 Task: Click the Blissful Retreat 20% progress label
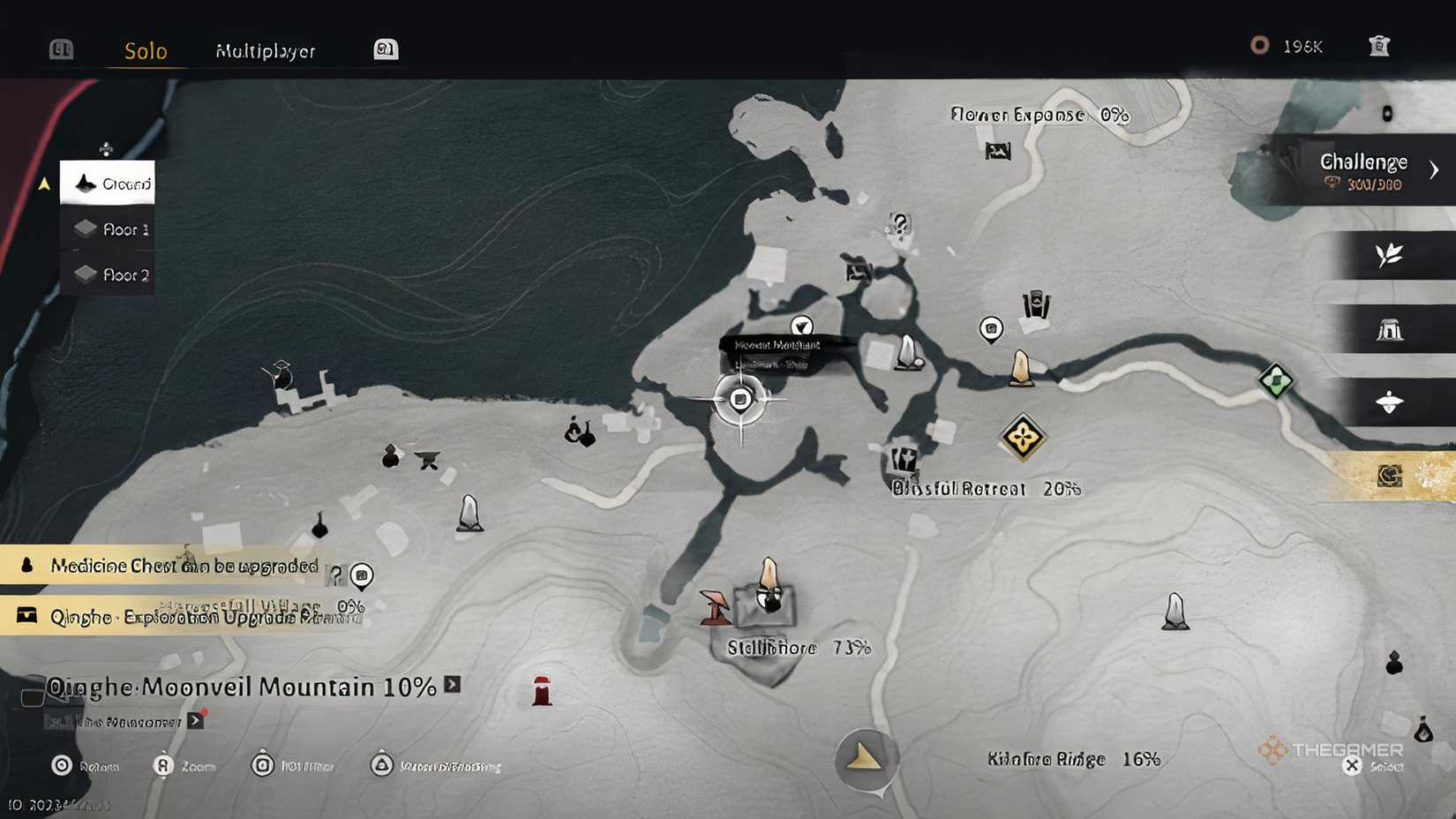point(982,488)
